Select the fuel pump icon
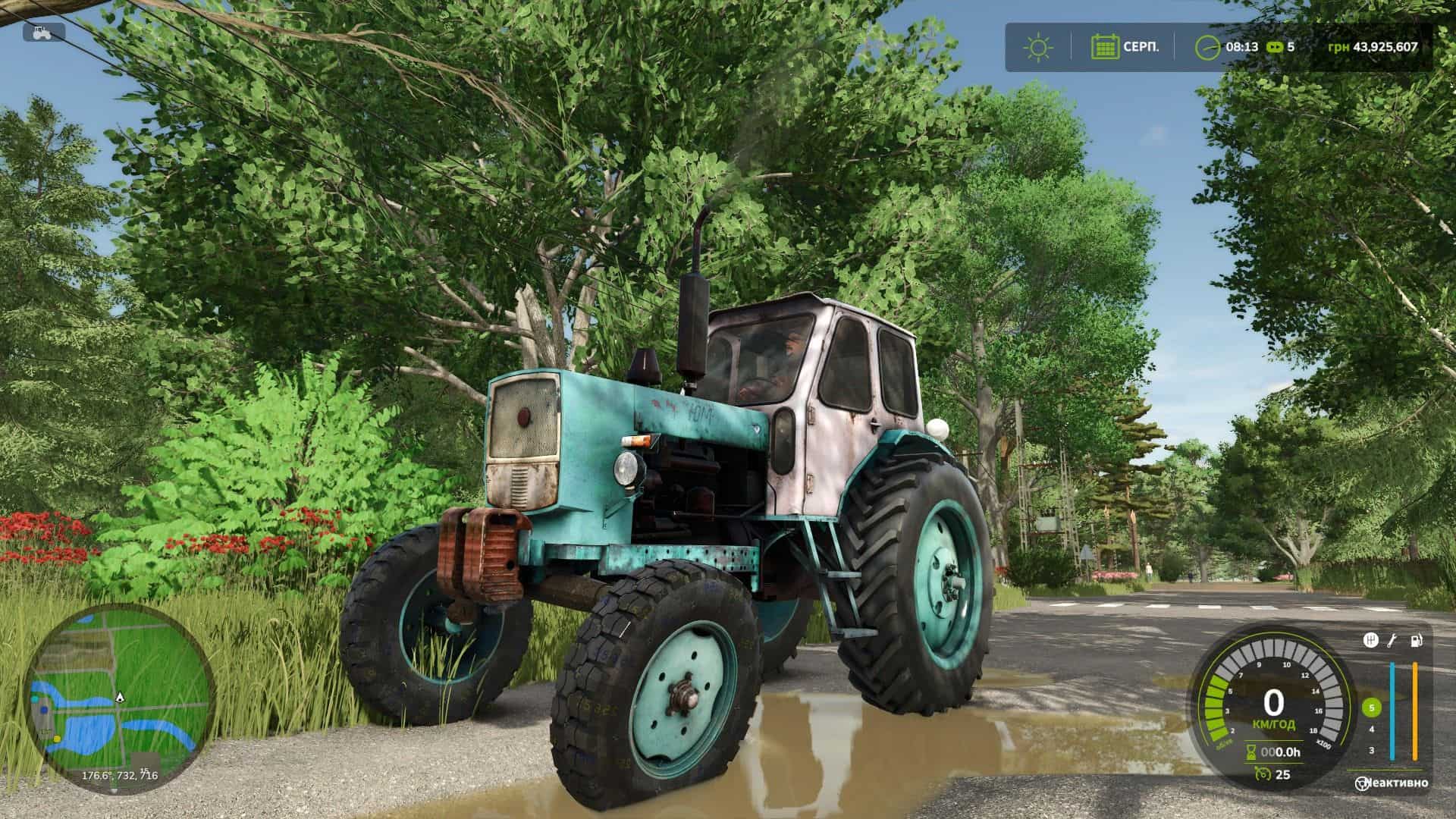 [x=1416, y=641]
